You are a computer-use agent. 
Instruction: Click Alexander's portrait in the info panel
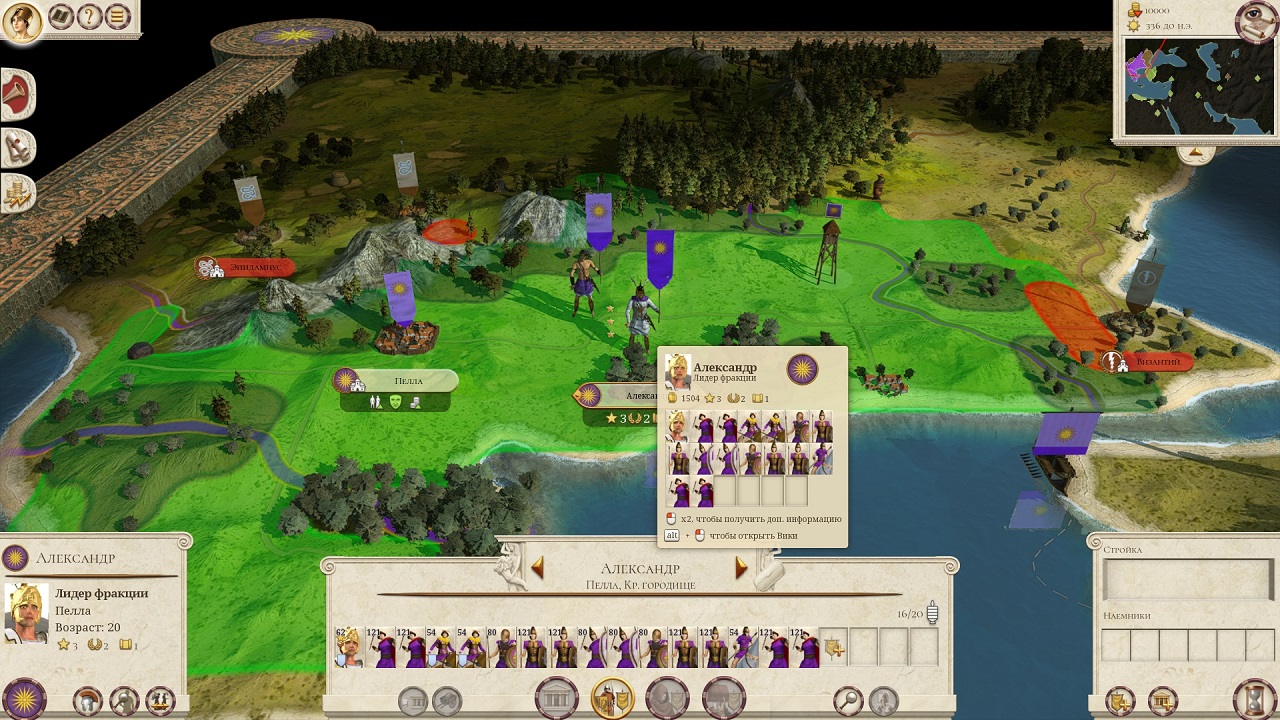[x=27, y=612]
